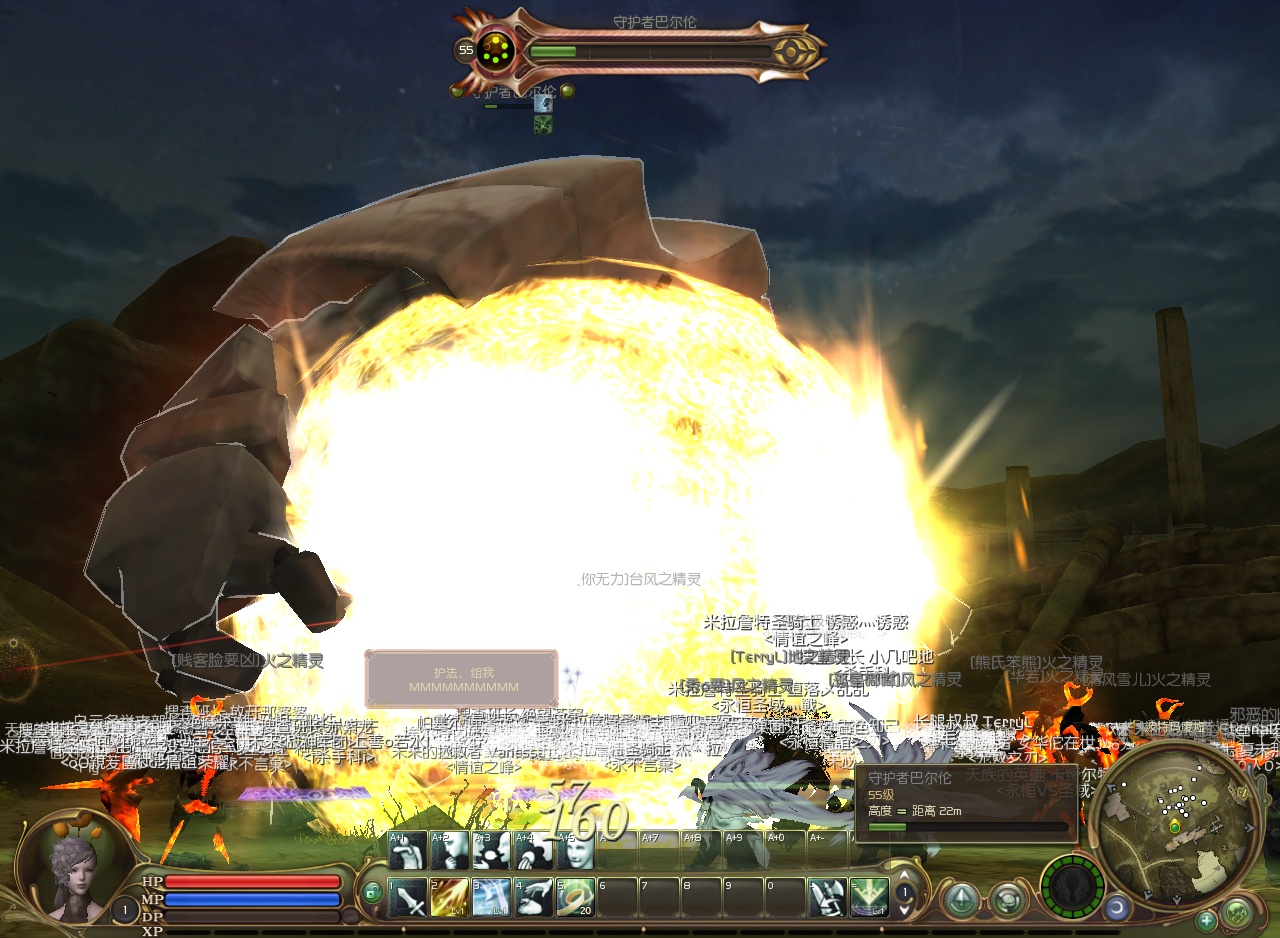Open the round green up-arrow menu button
Screen dimensions: 1280x938
[x=961, y=899]
